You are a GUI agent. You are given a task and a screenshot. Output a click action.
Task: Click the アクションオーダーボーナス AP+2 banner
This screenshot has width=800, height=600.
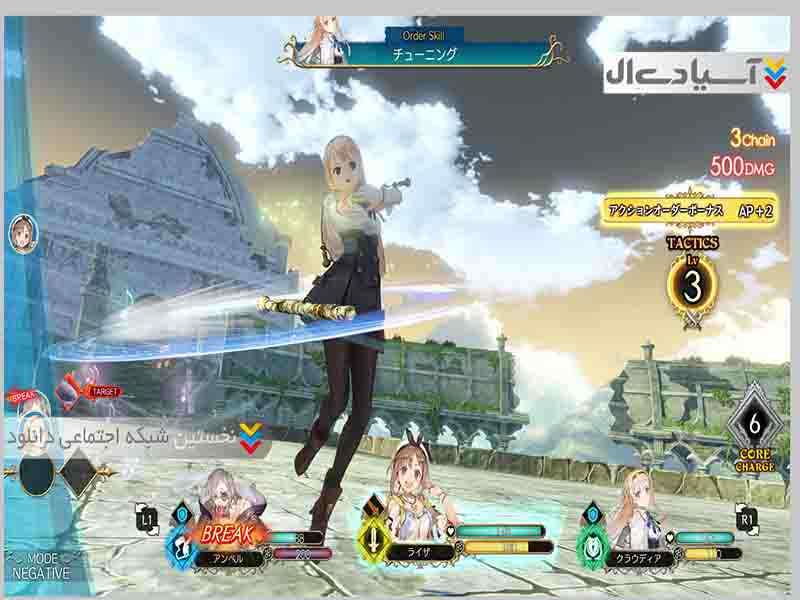[690, 212]
